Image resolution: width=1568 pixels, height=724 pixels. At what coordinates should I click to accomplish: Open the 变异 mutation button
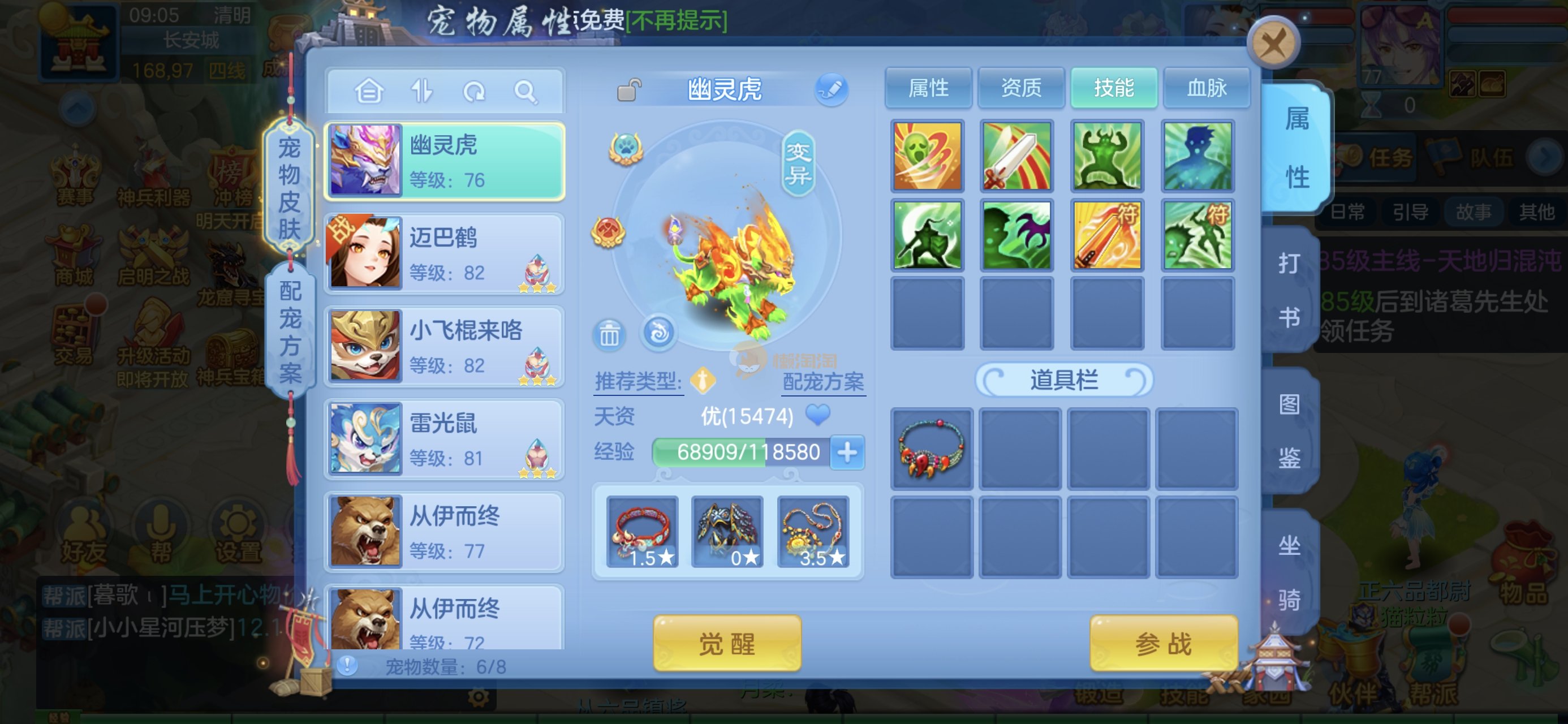pyautogui.click(x=798, y=163)
